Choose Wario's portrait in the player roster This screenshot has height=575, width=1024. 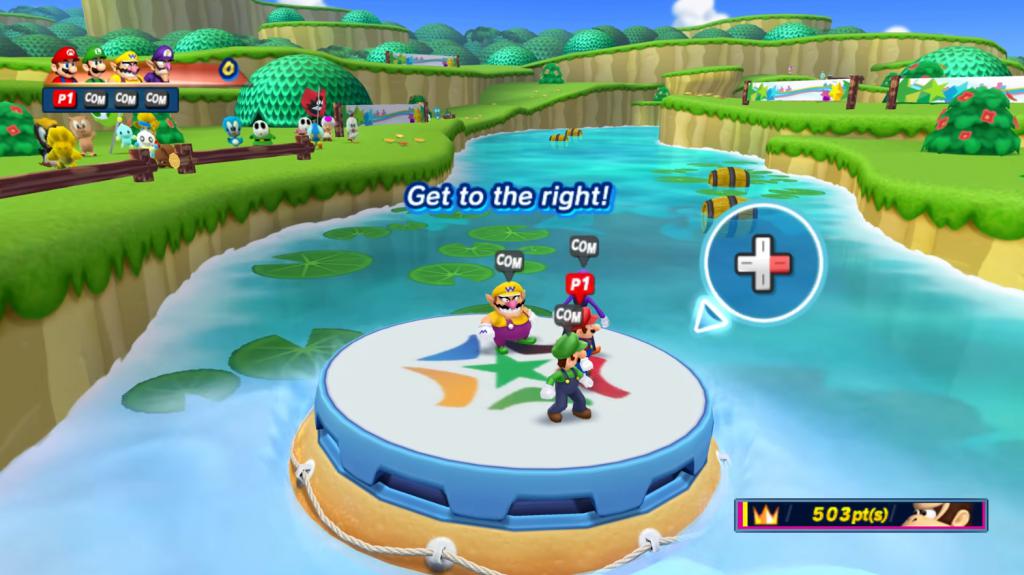point(126,65)
